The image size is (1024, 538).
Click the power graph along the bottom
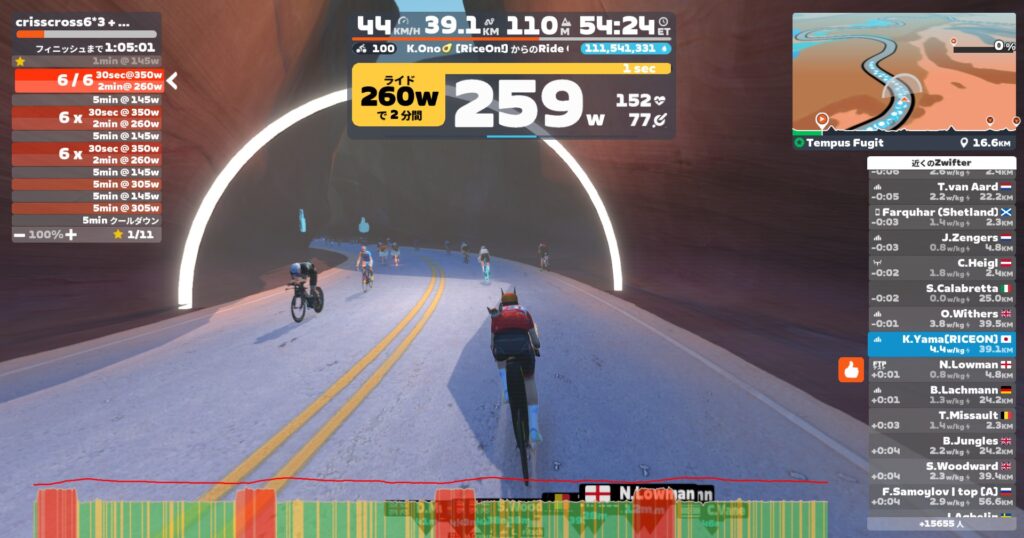[430, 512]
